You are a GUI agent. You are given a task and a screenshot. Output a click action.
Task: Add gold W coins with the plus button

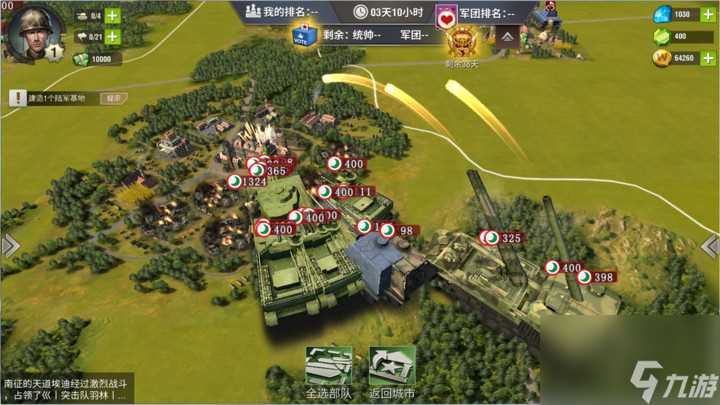[709, 59]
